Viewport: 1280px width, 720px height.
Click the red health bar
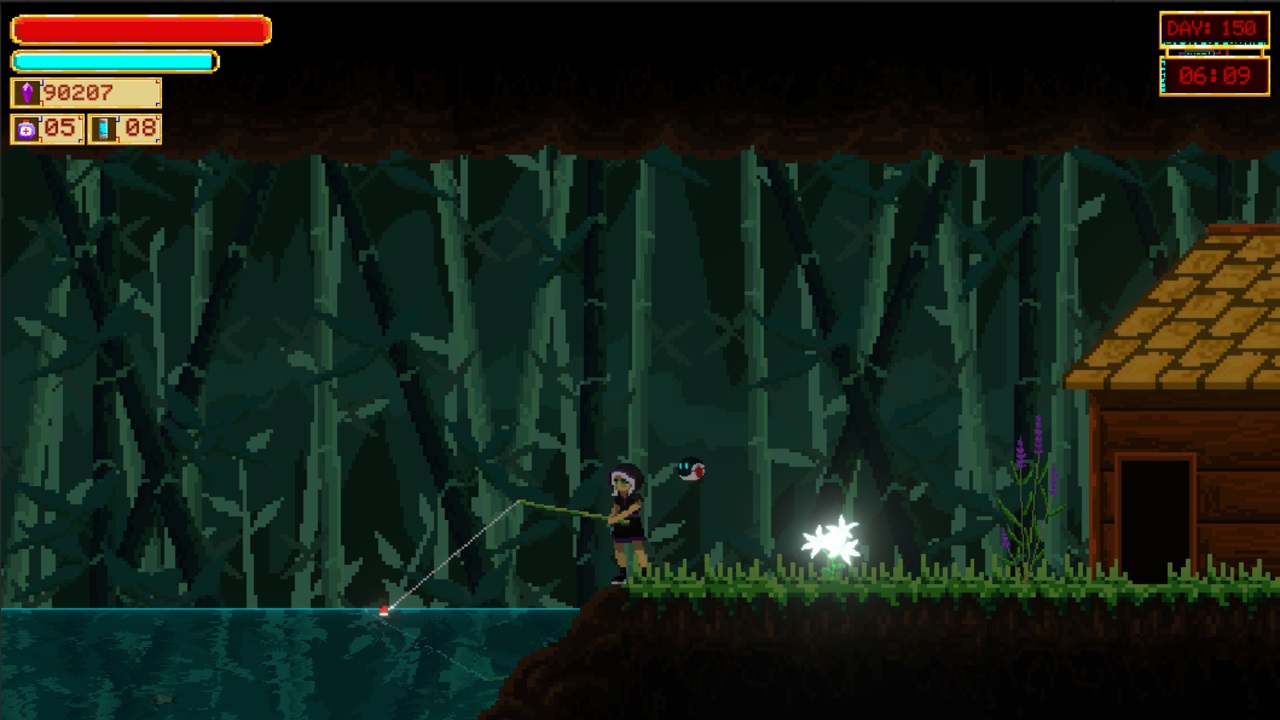point(140,28)
